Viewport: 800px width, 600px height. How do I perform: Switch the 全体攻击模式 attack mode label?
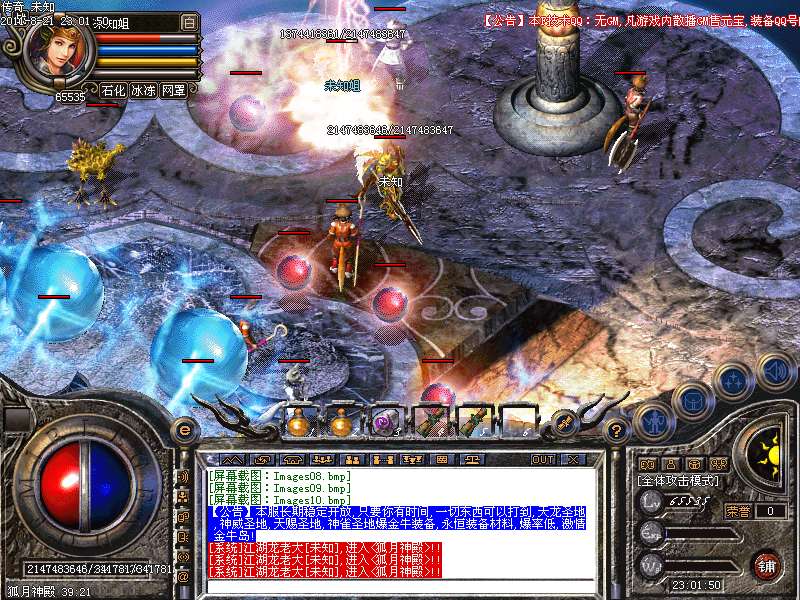pyautogui.click(x=681, y=480)
